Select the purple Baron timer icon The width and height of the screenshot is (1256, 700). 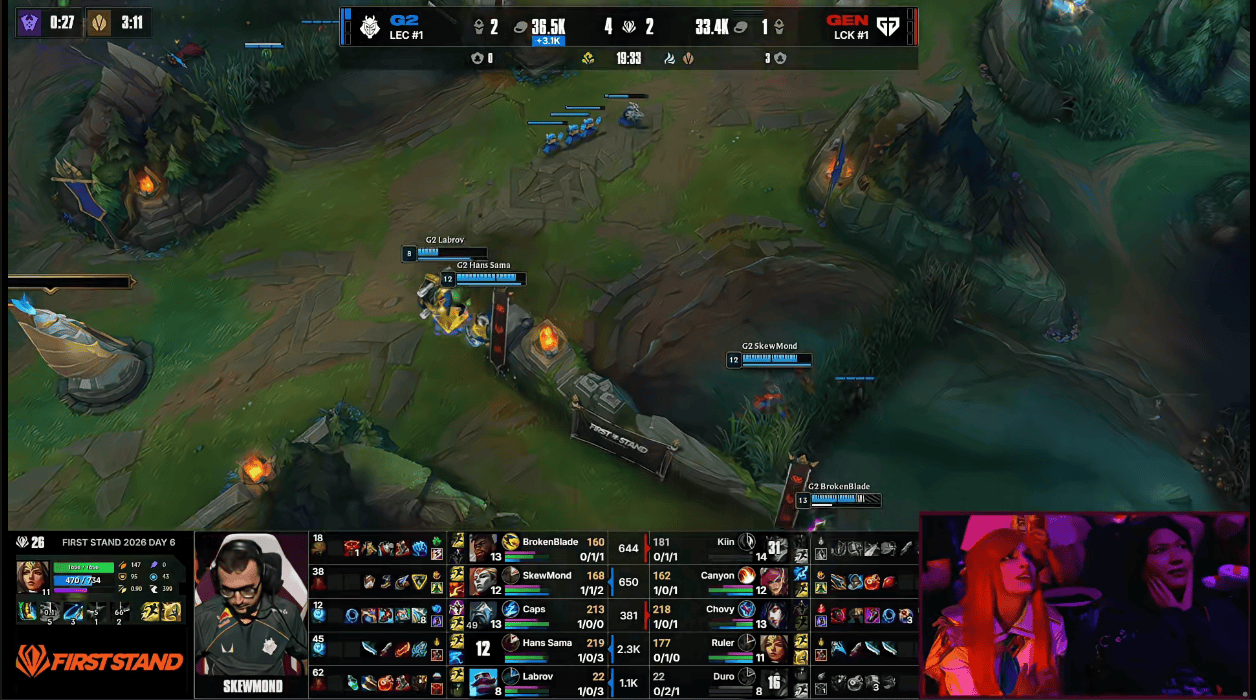30,23
